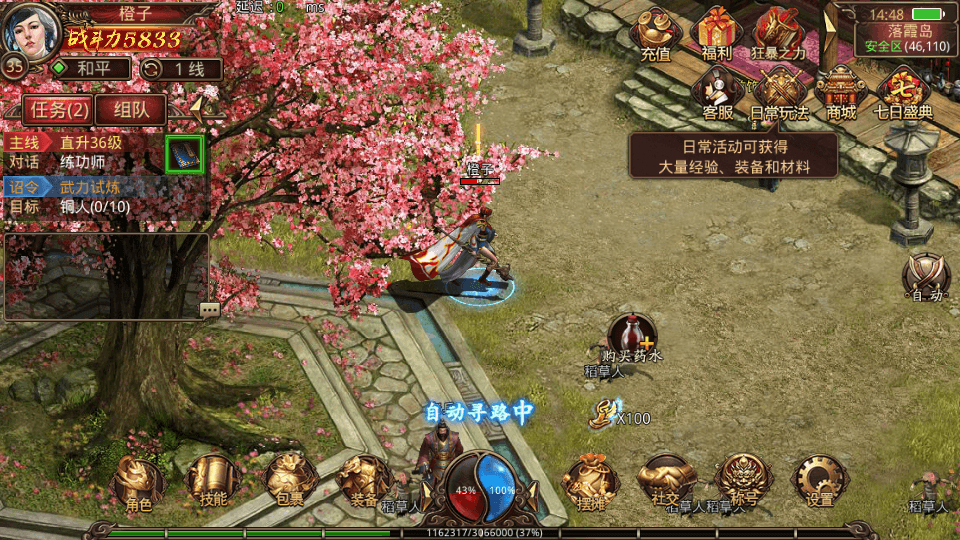This screenshot has height=540, width=960.
Task: Open the 角色 character panel
Action: click(138, 481)
